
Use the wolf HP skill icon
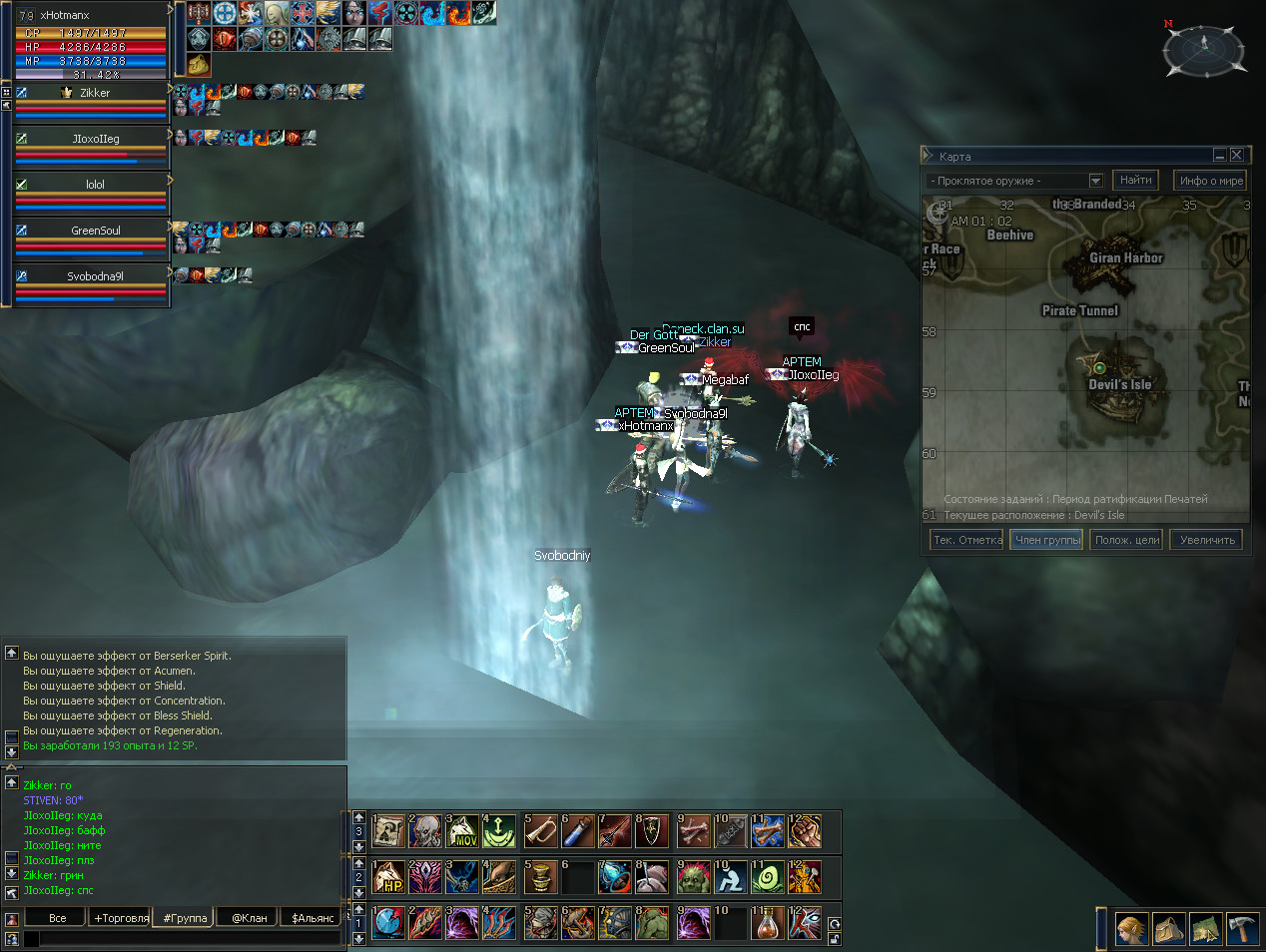pyautogui.click(x=388, y=877)
